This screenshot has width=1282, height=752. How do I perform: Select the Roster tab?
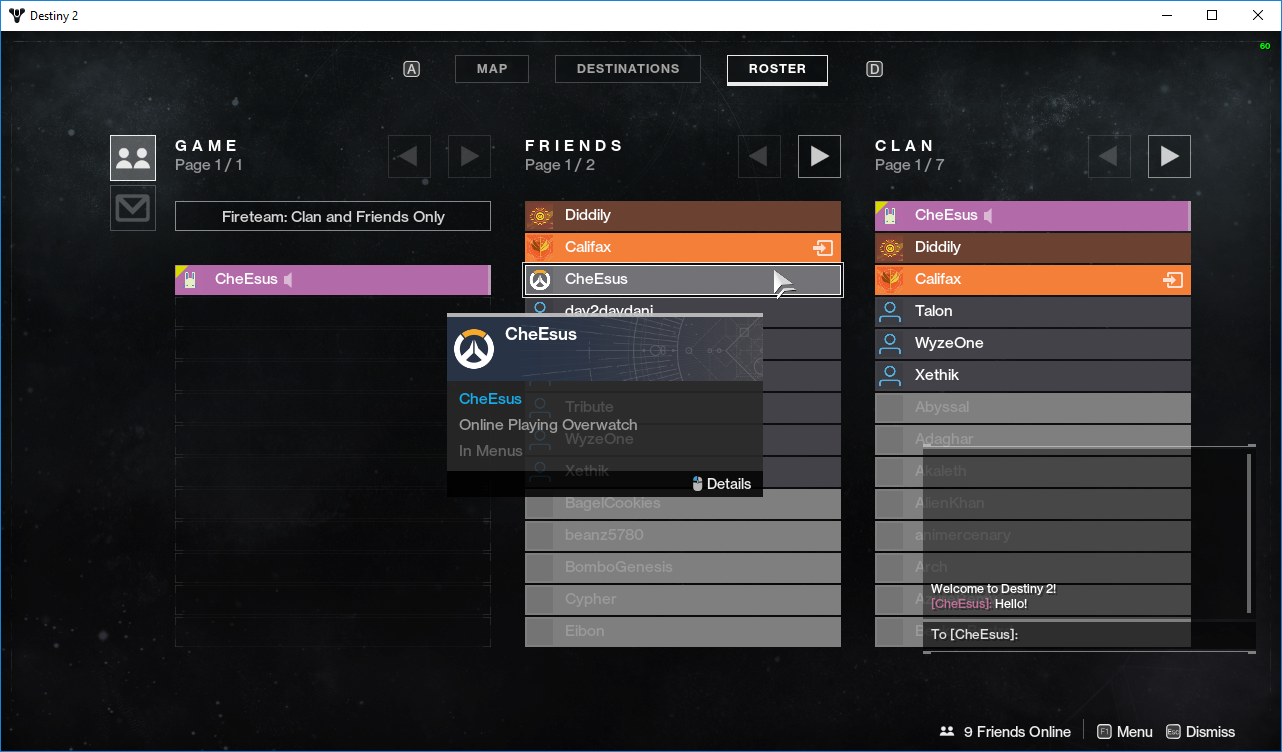(777, 69)
